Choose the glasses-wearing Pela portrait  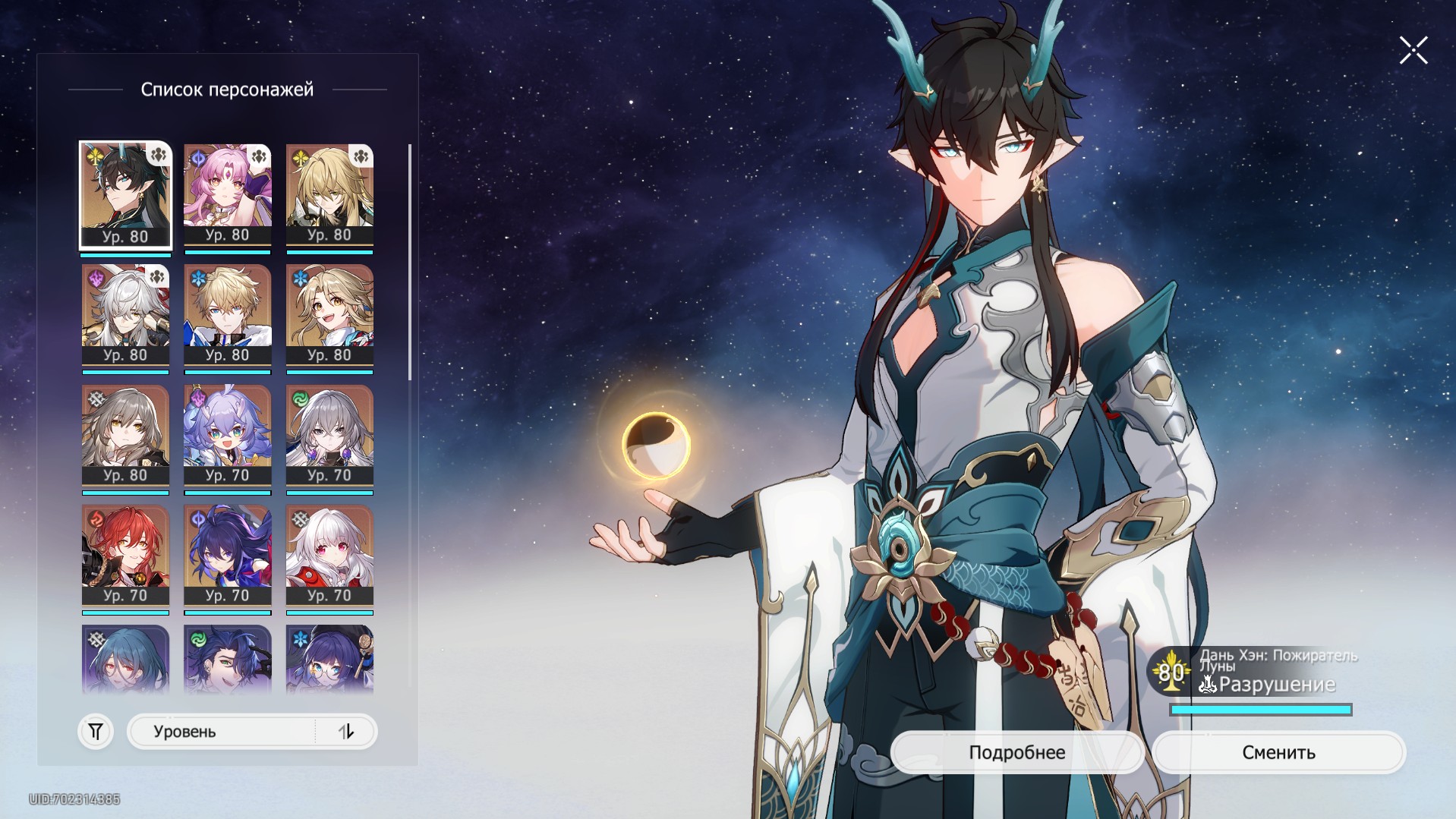[329, 658]
